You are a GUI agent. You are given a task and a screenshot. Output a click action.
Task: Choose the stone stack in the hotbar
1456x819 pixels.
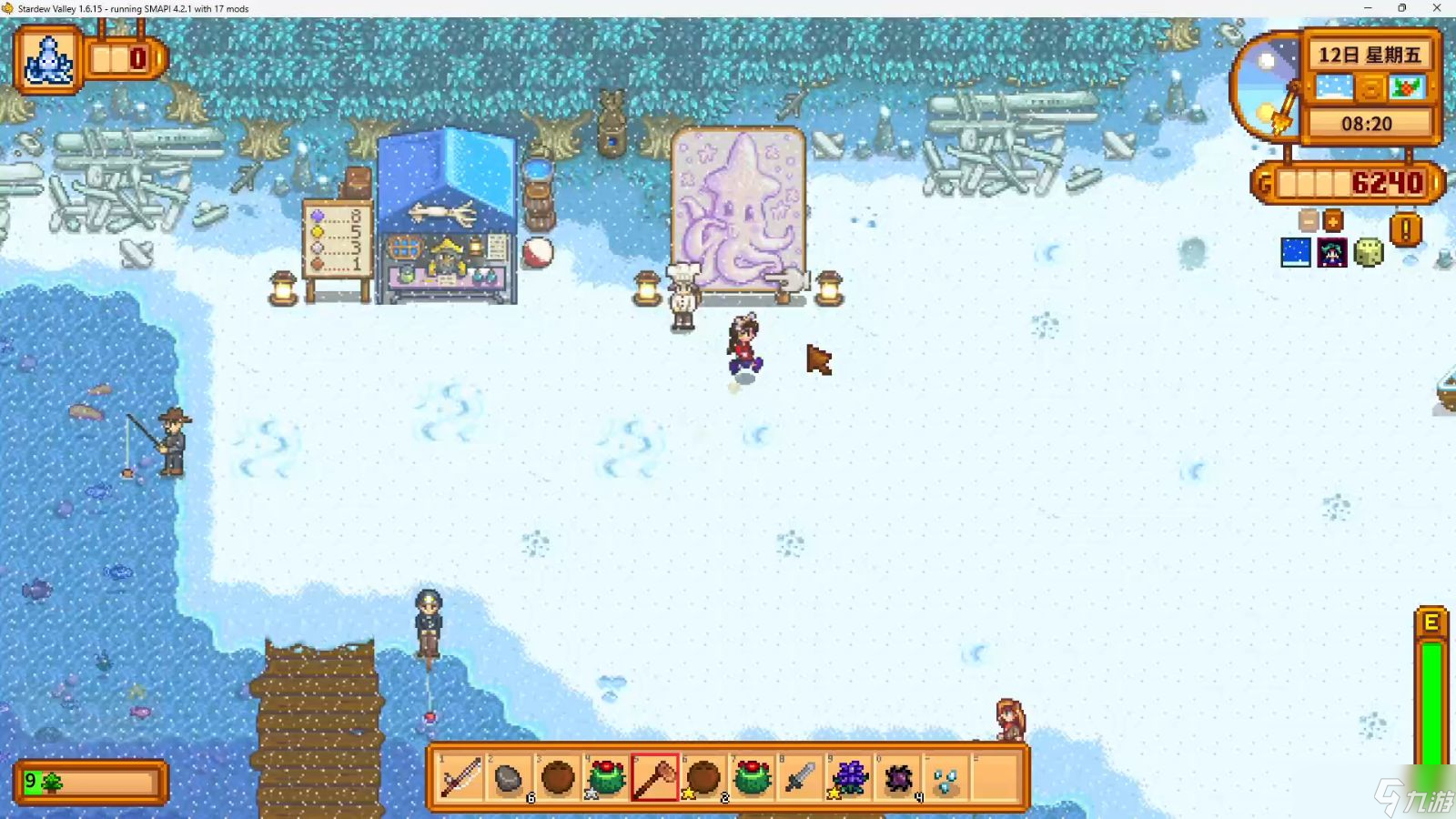[x=509, y=778]
